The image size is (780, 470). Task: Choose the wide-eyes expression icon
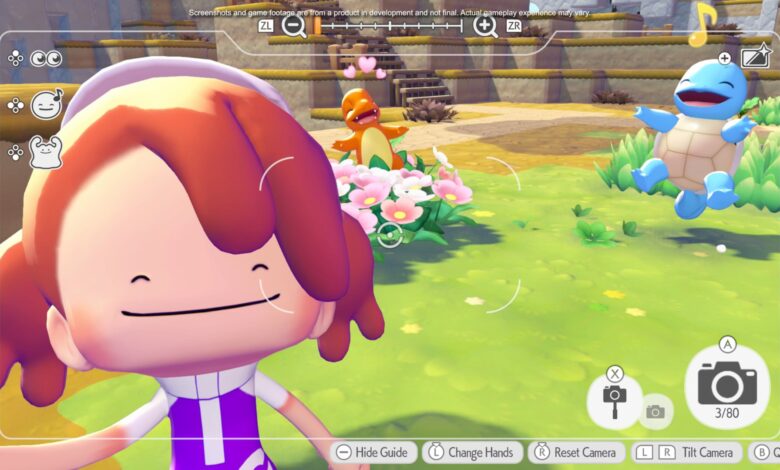pyautogui.click(x=46, y=59)
